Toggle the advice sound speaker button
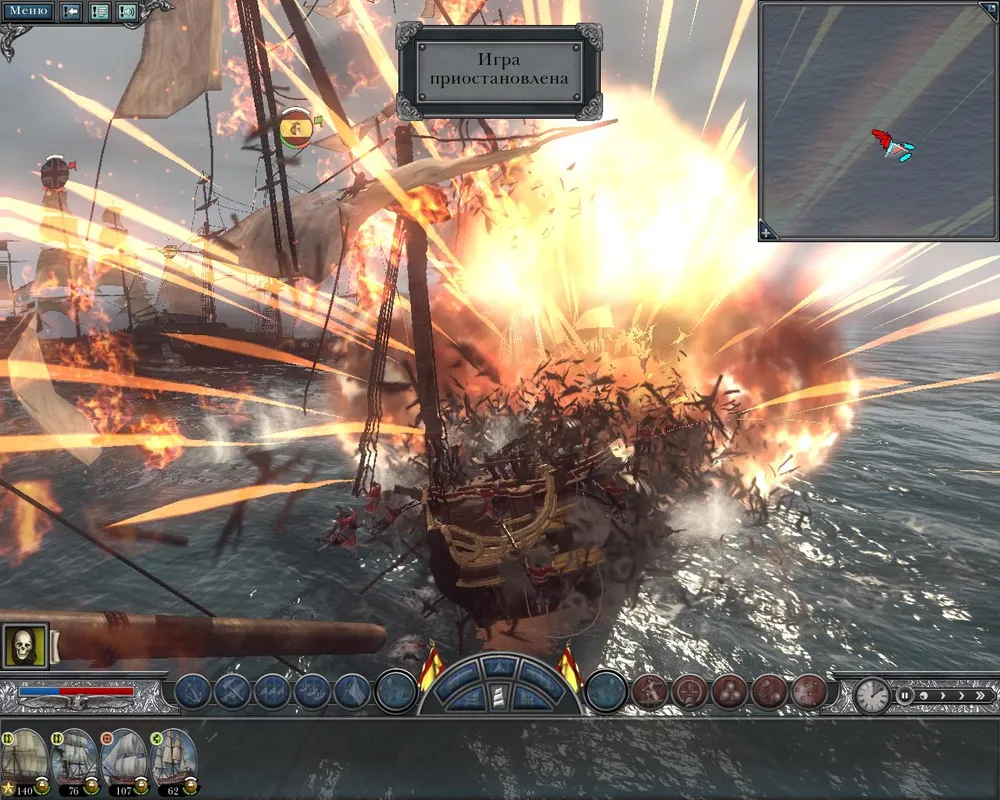The width and height of the screenshot is (1000, 800). (x=127, y=12)
